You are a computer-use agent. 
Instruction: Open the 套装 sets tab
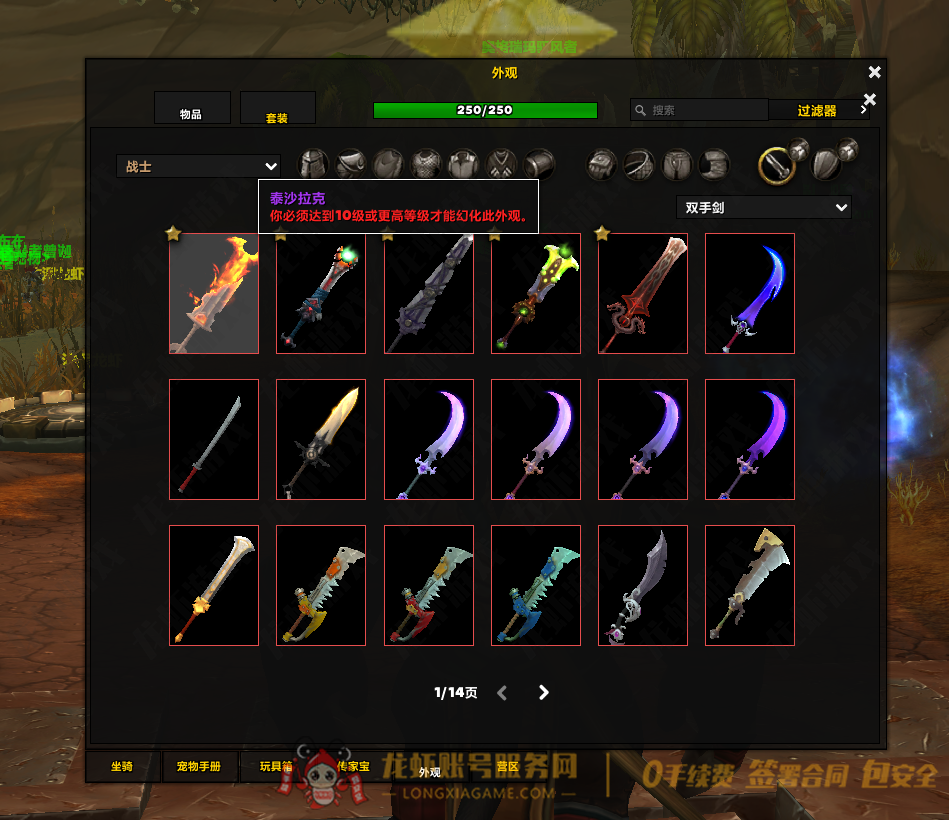click(277, 112)
